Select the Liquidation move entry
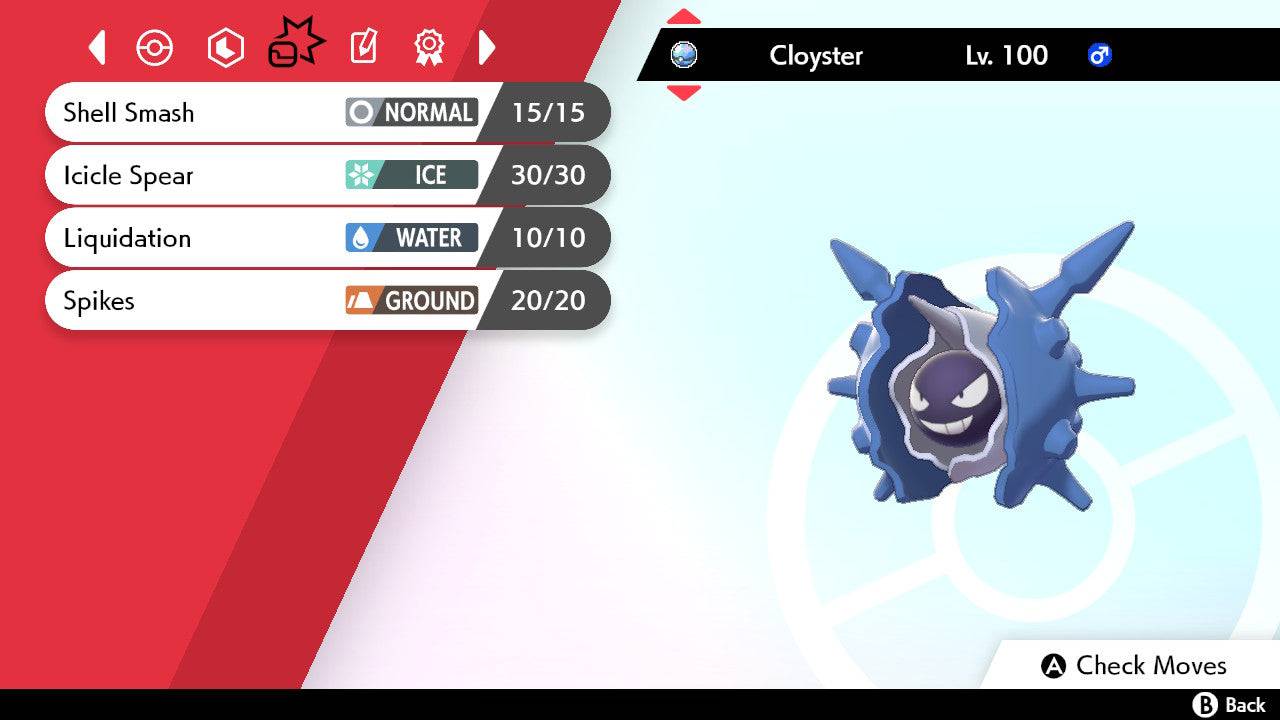The width and height of the screenshot is (1280, 720). point(200,238)
